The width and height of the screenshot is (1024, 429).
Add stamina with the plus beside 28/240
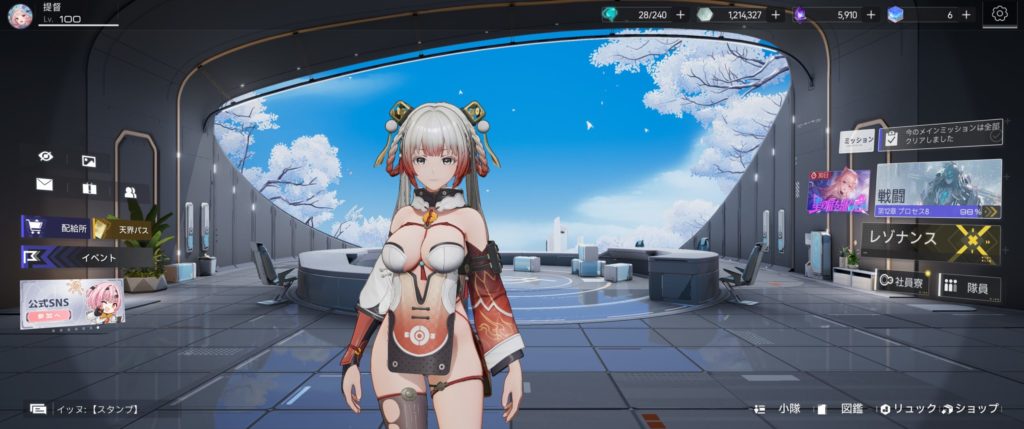pyautogui.click(x=681, y=14)
